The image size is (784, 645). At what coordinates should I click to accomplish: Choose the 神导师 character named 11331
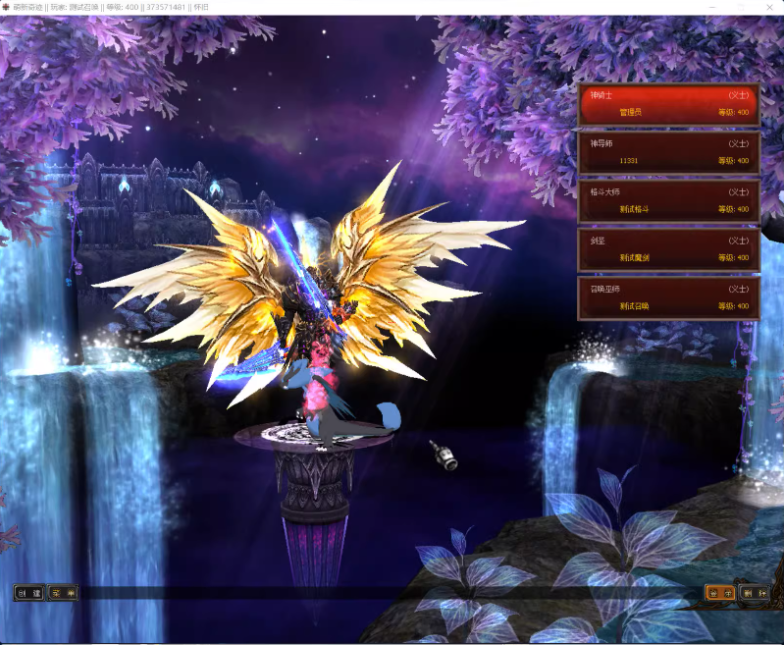(667, 152)
